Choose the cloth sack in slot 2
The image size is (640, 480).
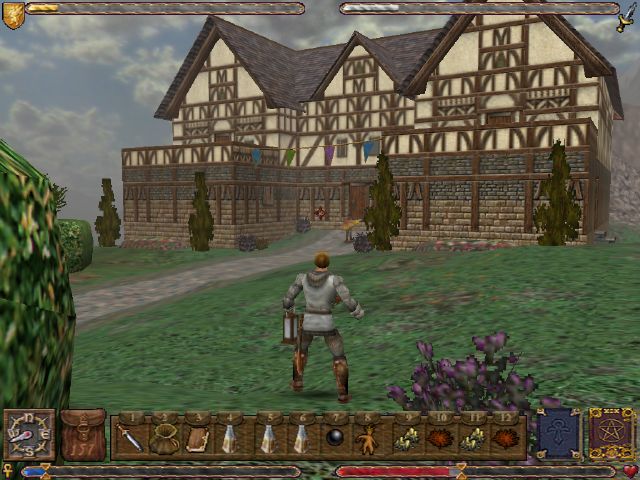pyautogui.click(x=164, y=438)
